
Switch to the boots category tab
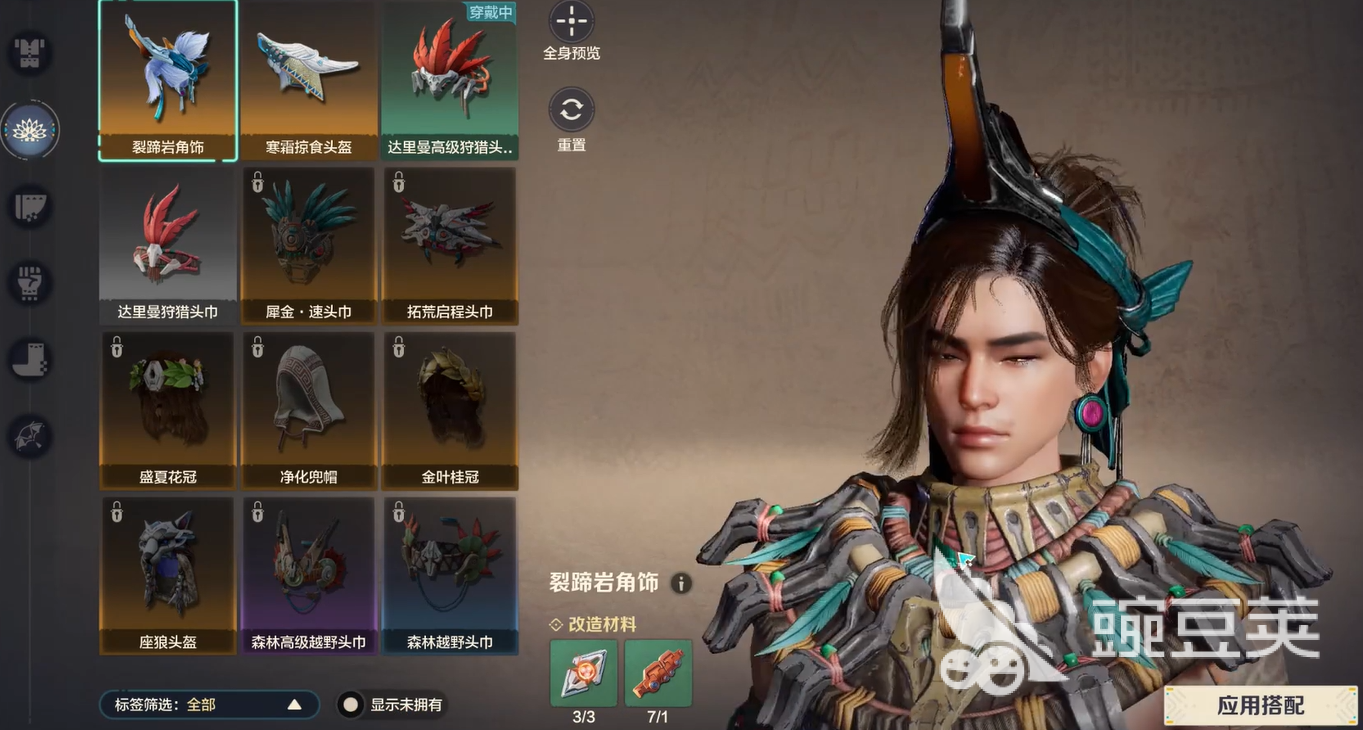[30, 359]
